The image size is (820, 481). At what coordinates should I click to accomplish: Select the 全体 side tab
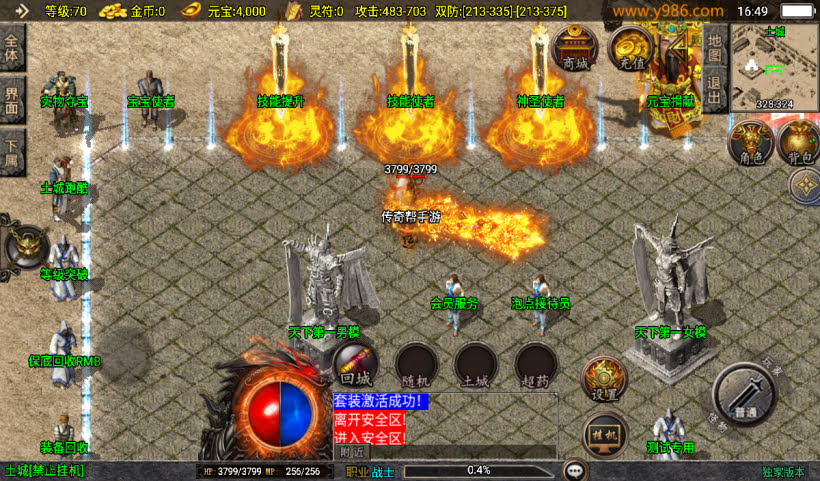tap(12, 50)
